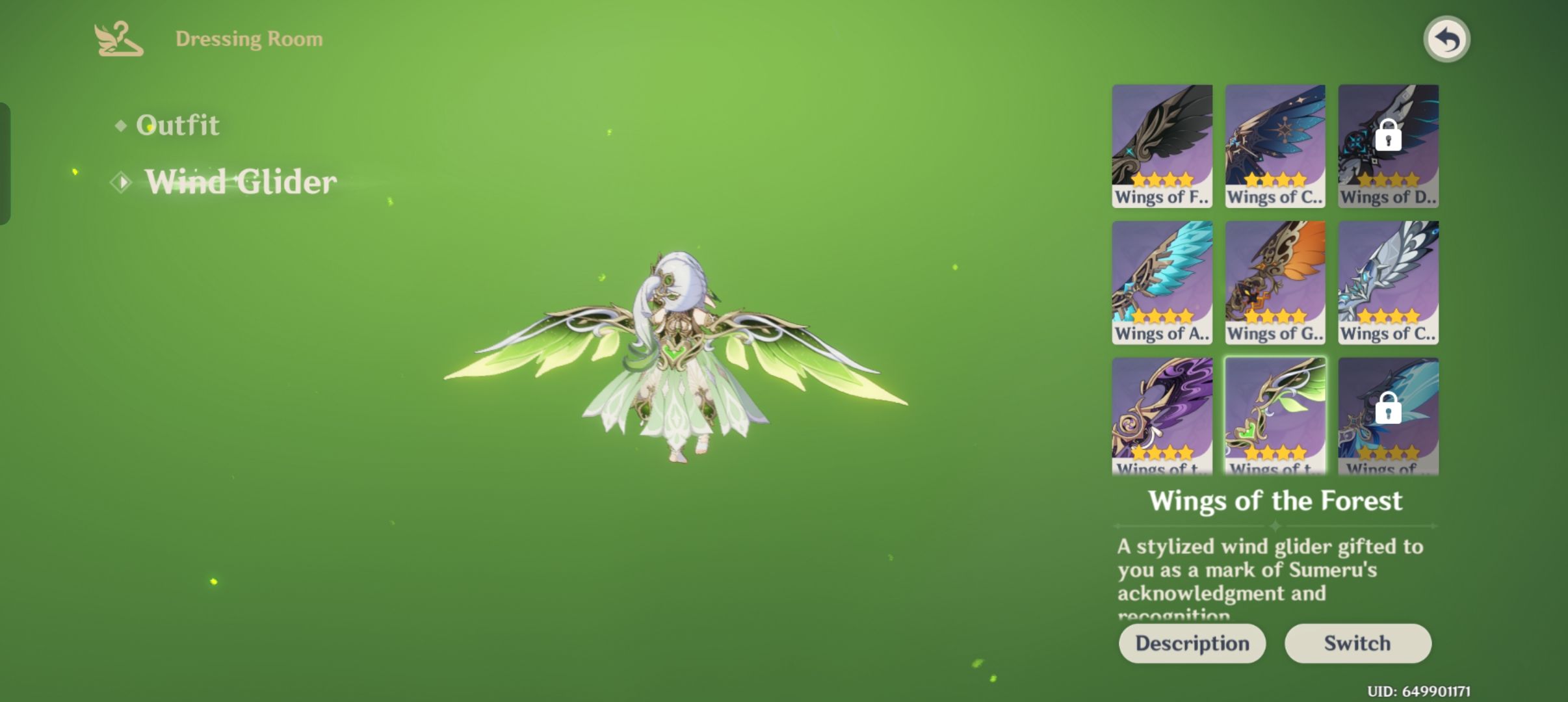This screenshot has width=1568, height=702.
Task: Select the starry blue Wings of C glider
Action: 1274,144
